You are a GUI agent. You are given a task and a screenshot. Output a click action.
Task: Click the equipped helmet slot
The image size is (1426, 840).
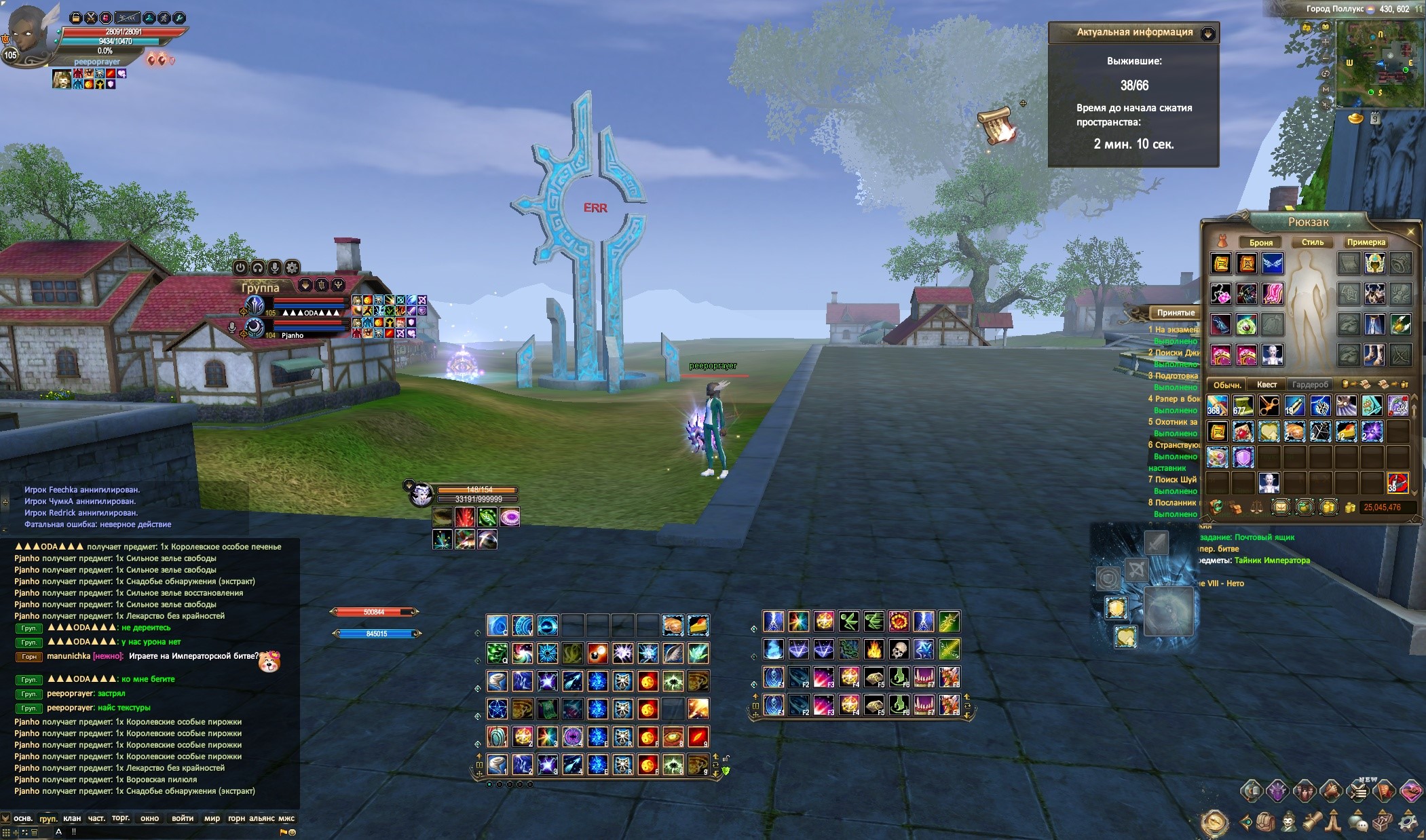point(1374,263)
